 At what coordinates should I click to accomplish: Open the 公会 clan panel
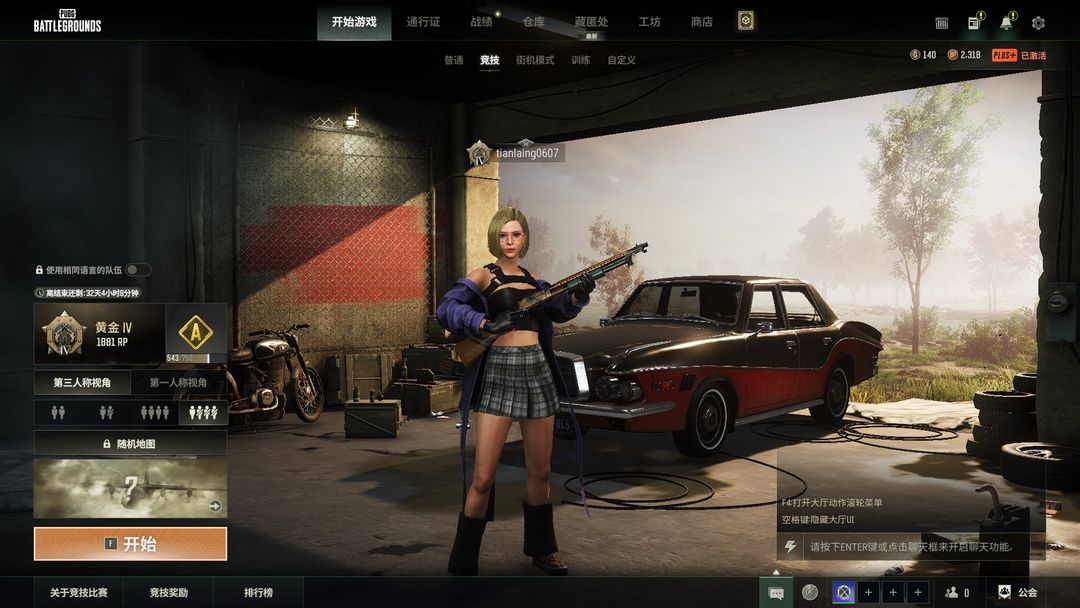click(1018, 593)
